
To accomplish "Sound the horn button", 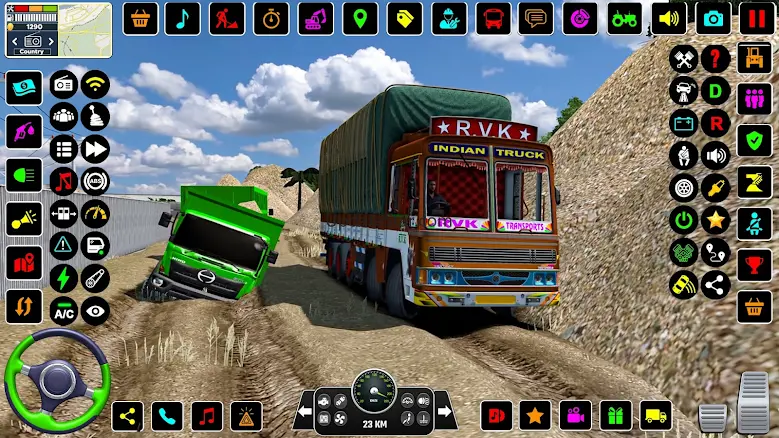I will click(x=23, y=218).
